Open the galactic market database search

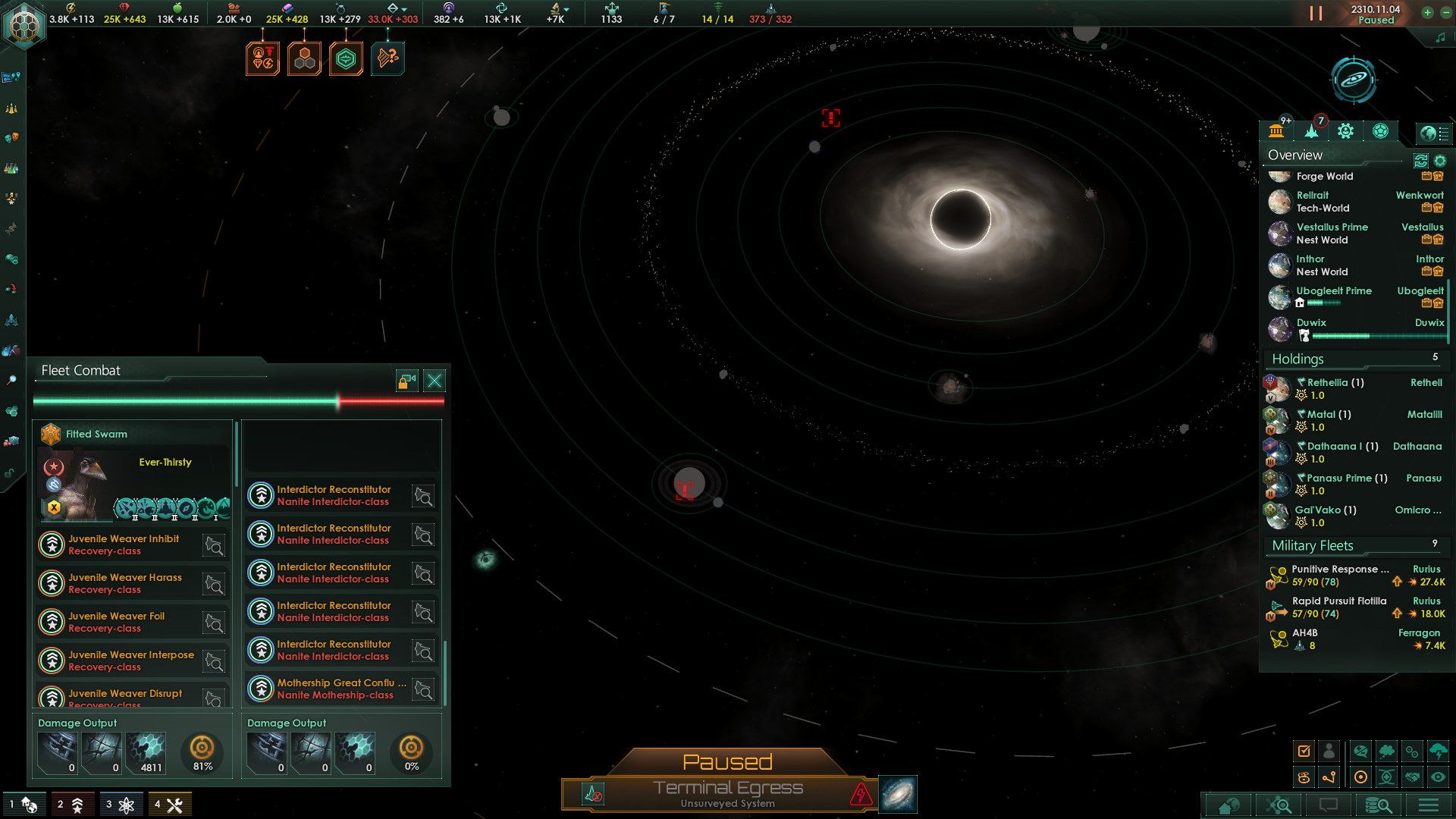point(1378,805)
